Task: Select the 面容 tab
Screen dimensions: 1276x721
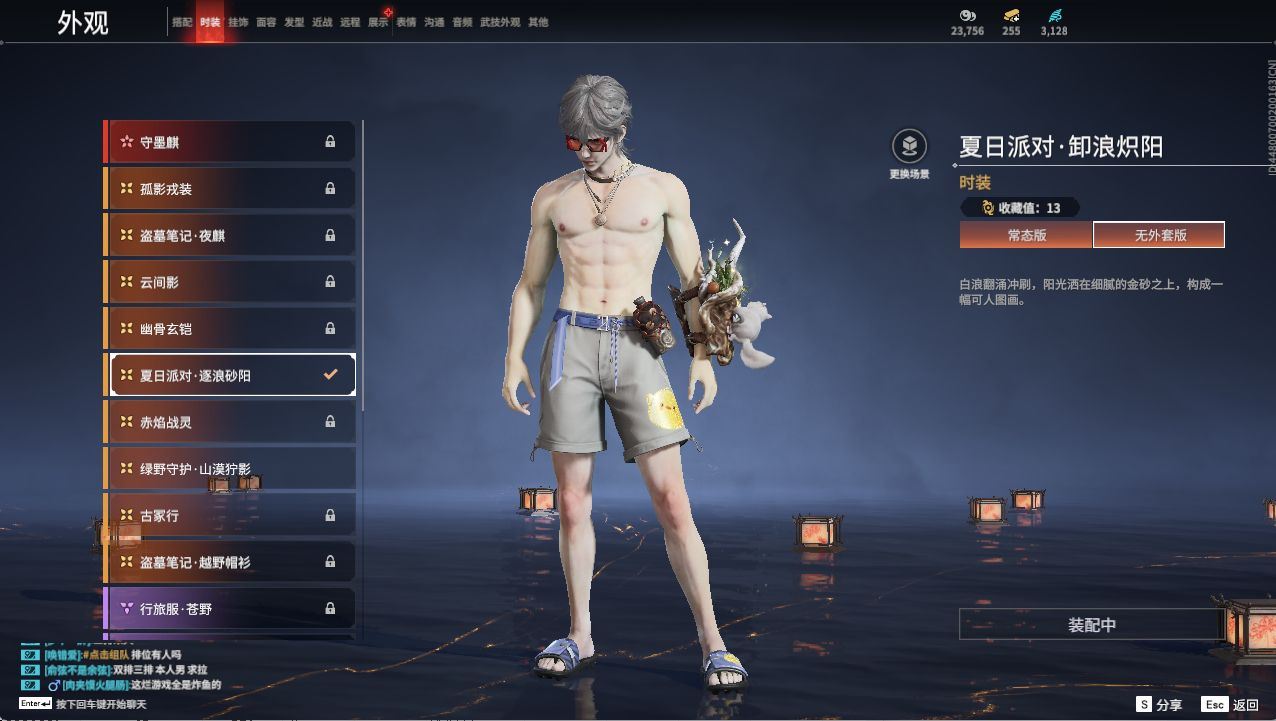Action: 266,22
